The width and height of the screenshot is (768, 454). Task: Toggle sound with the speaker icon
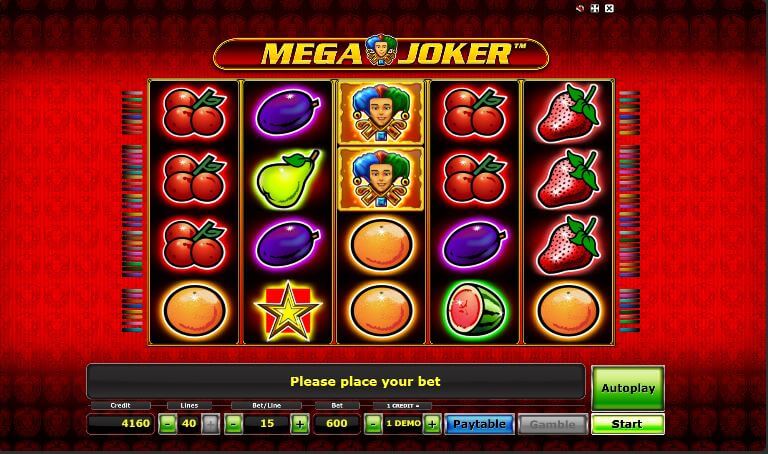pos(580,9)
